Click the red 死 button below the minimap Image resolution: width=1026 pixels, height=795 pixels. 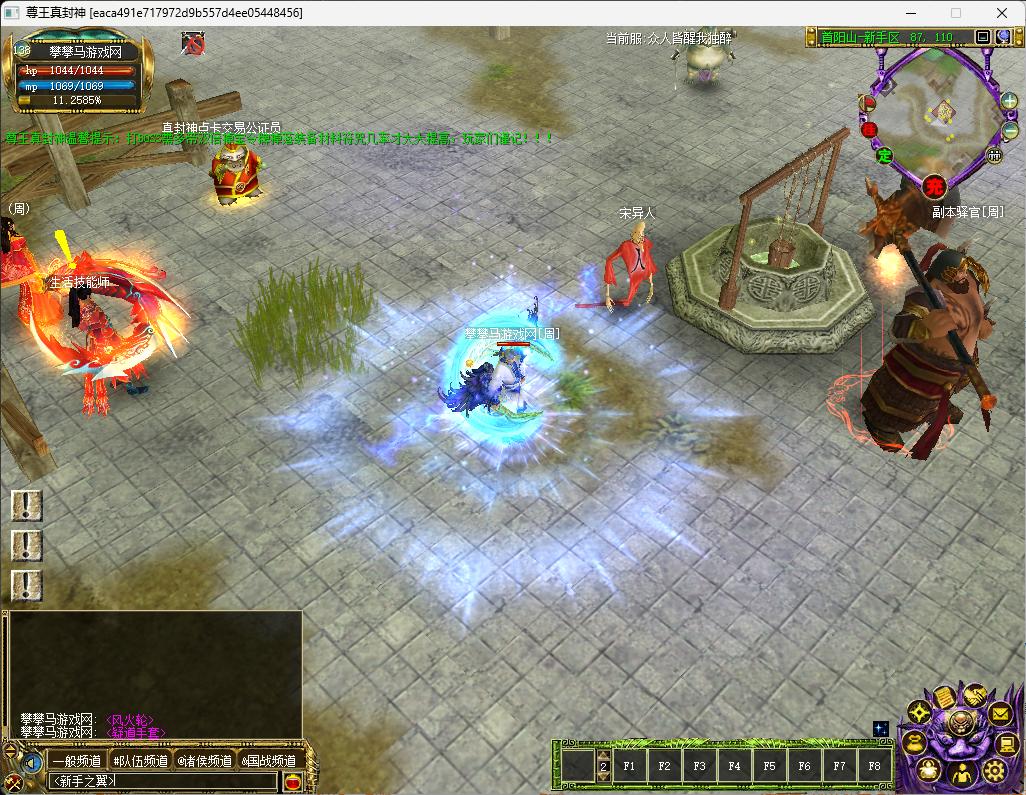pos(934,185)
